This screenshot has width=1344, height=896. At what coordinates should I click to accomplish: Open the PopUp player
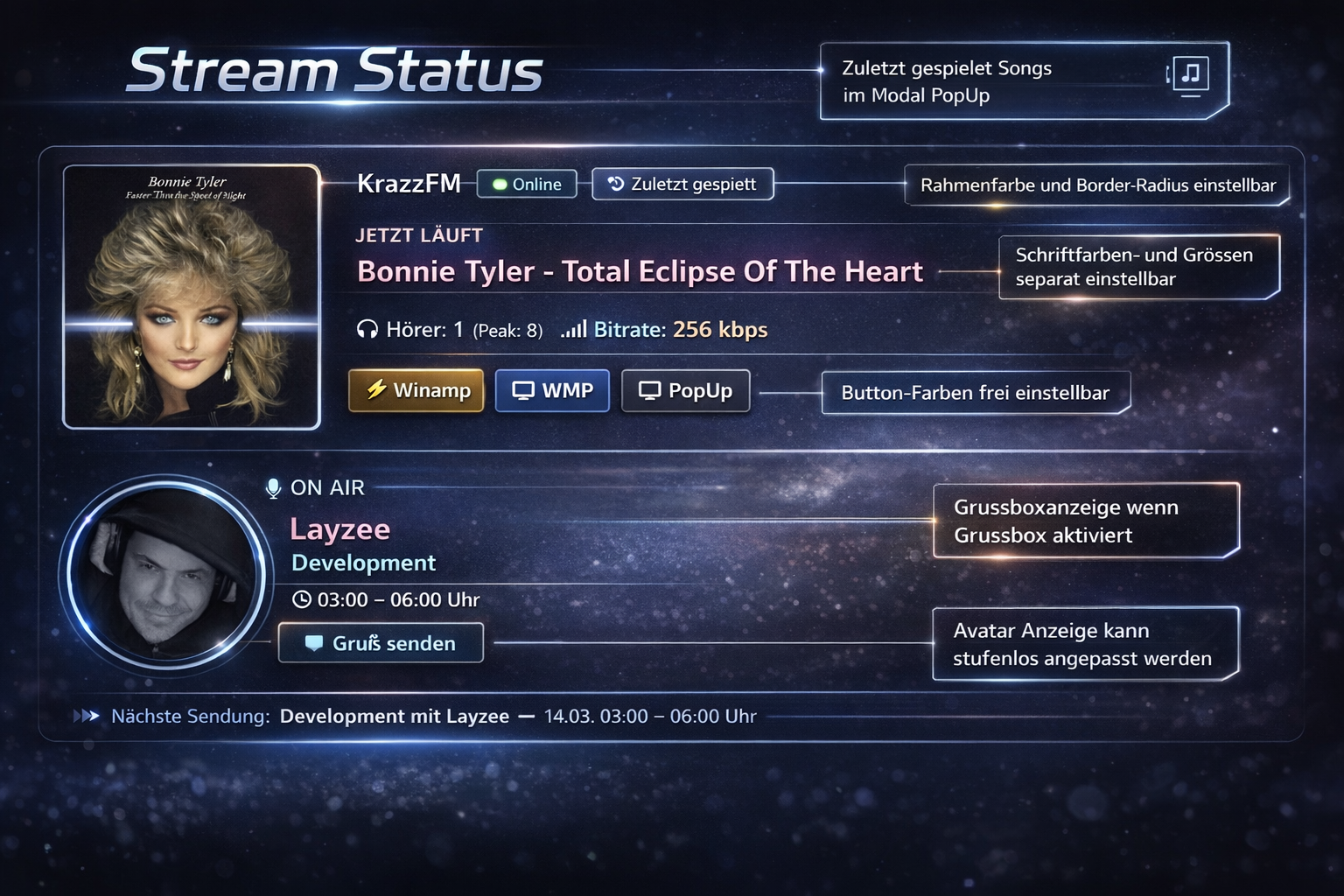pos(685,390)
